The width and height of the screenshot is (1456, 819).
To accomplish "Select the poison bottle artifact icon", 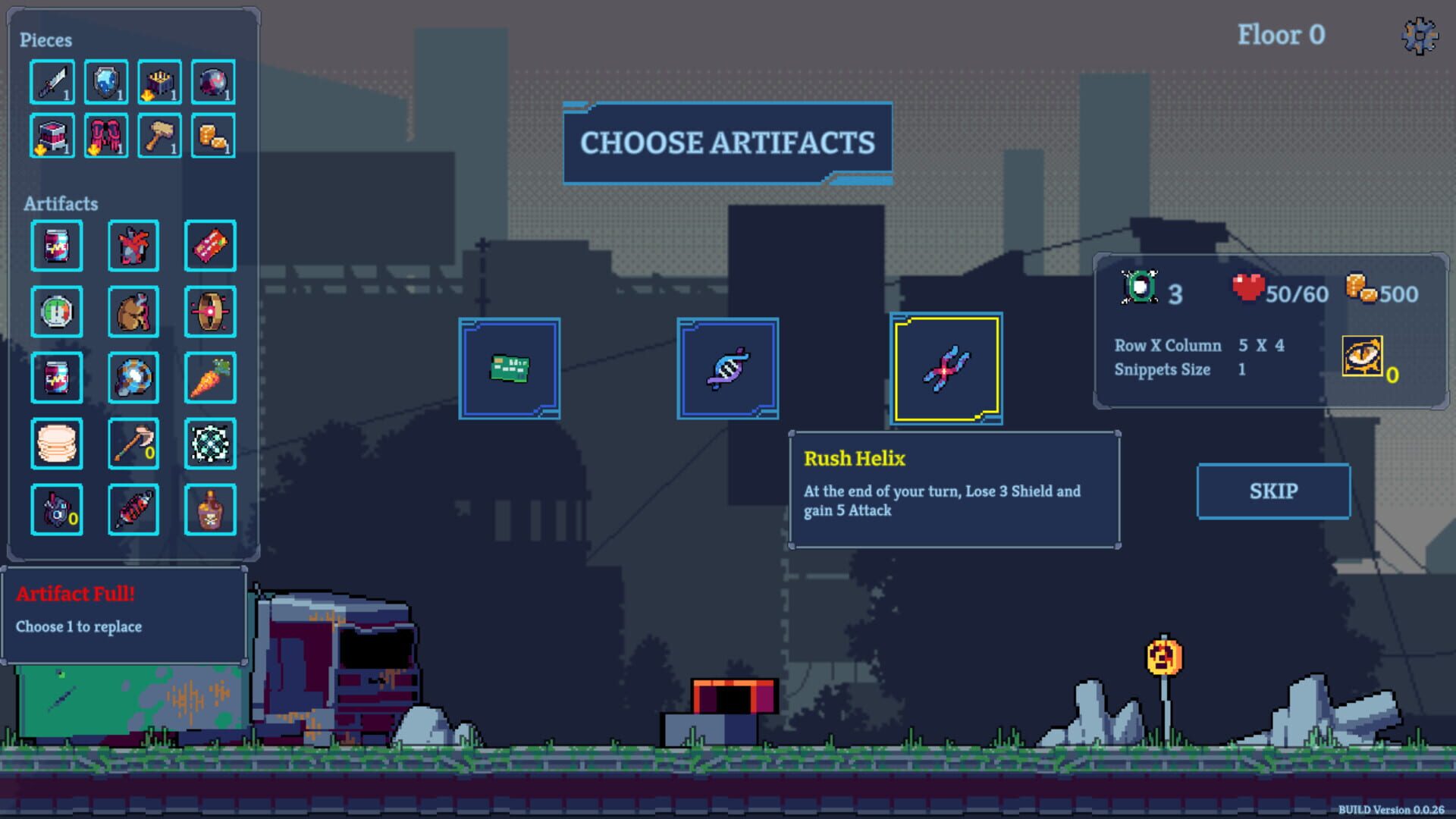I will pos(210,509).
